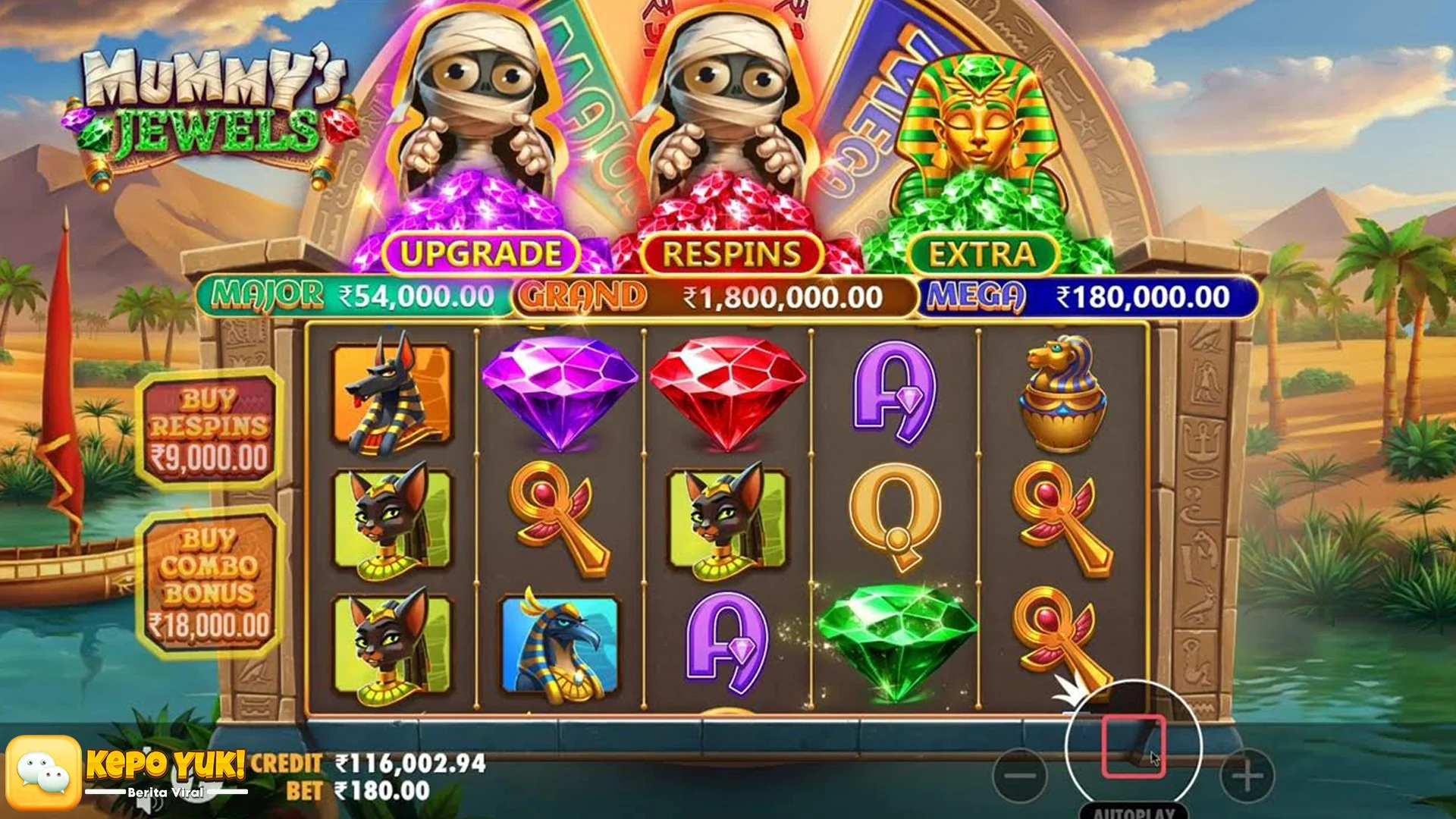Click the MAJOR jackpot value display
Image resolution: width=1456 pixels, height=819 pixels.
349,294
